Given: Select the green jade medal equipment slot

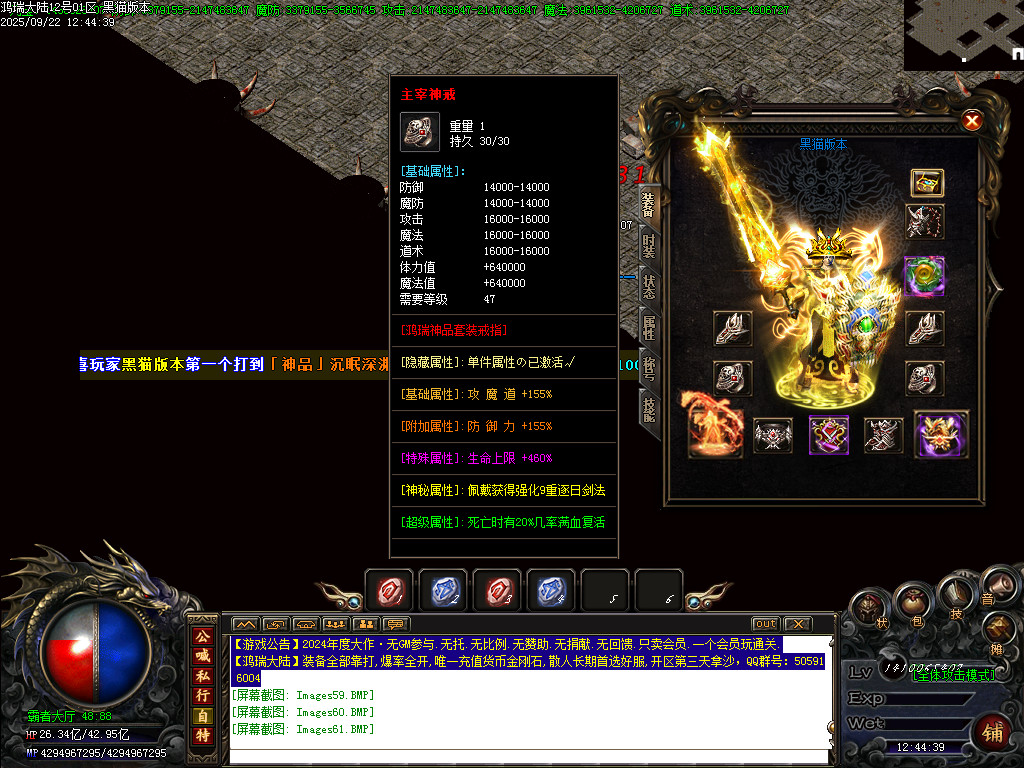Looking at the screenshot, I should click(924, 277).
